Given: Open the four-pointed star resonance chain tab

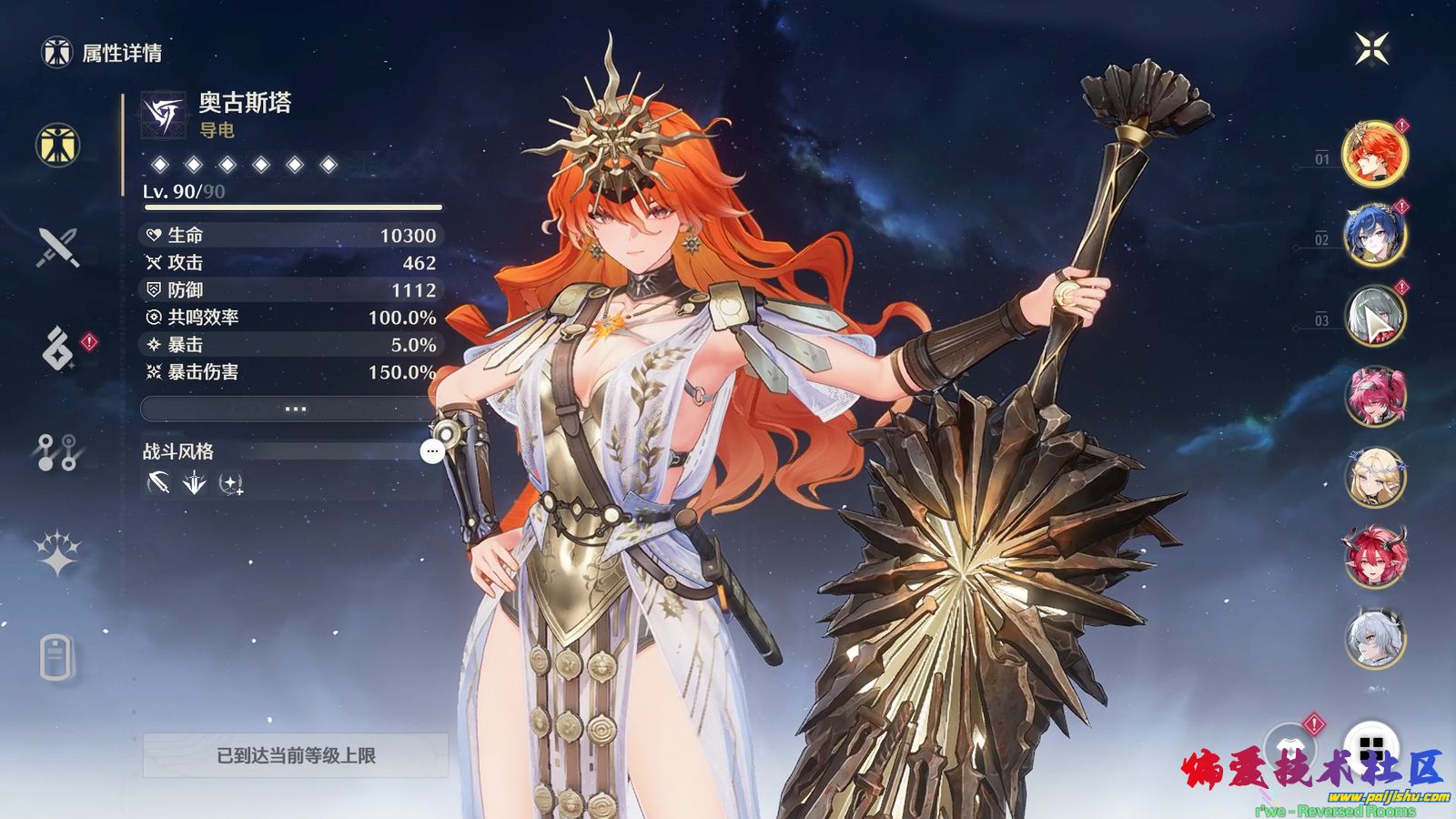Looking at the screenshot, I should coord(57,552).
